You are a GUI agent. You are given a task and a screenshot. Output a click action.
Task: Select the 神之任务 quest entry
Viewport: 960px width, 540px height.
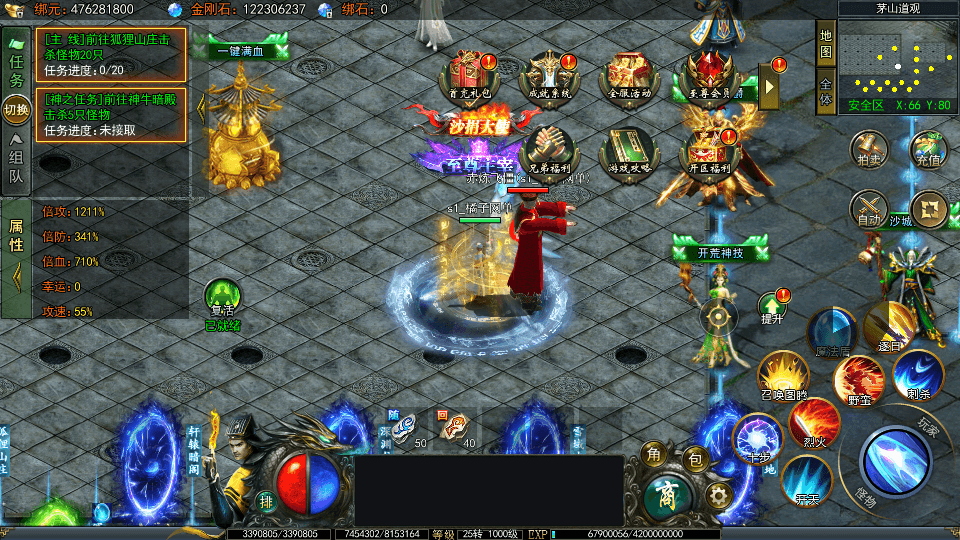click(x=111, y=115)
